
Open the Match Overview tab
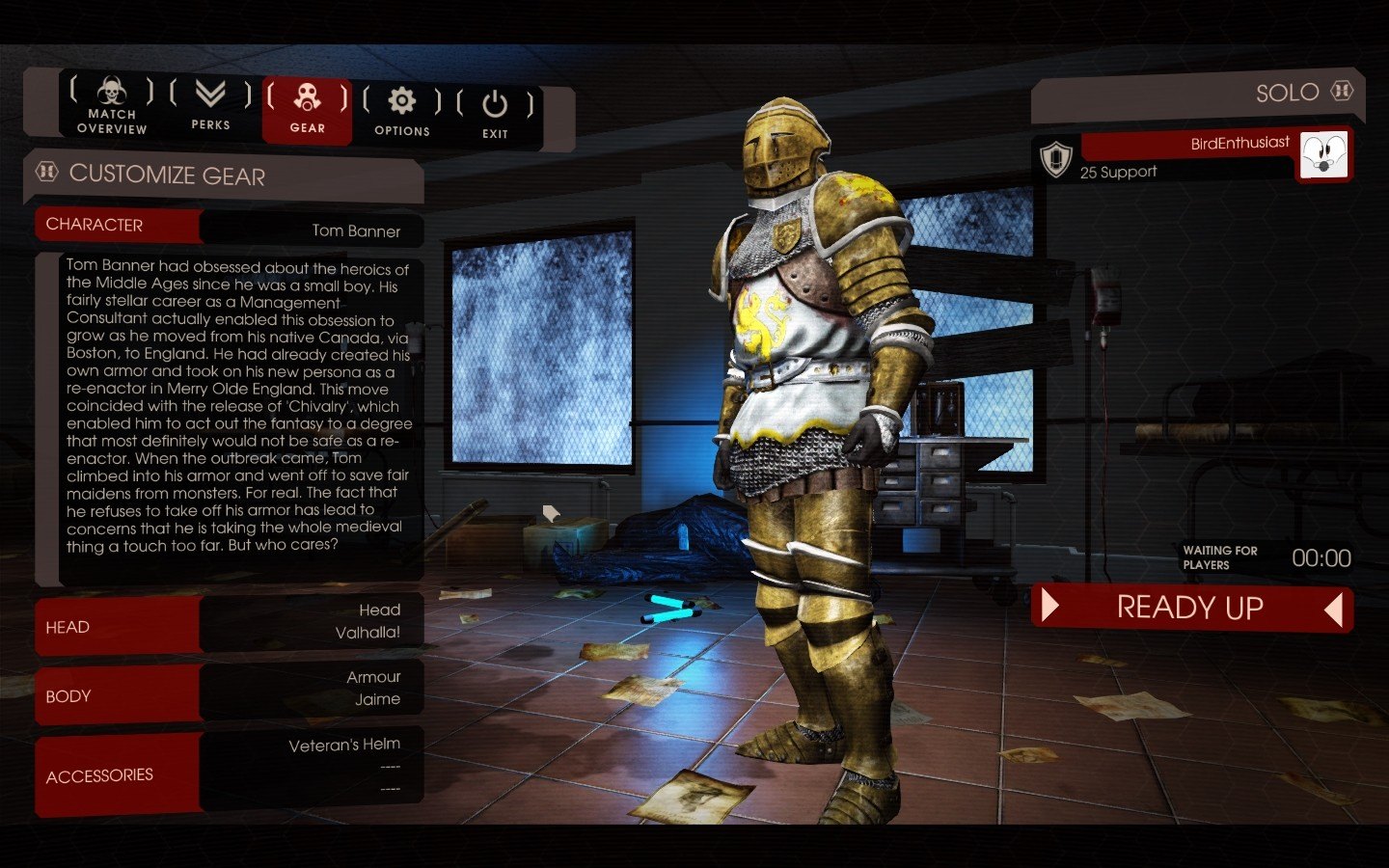[x=112, y=106]
